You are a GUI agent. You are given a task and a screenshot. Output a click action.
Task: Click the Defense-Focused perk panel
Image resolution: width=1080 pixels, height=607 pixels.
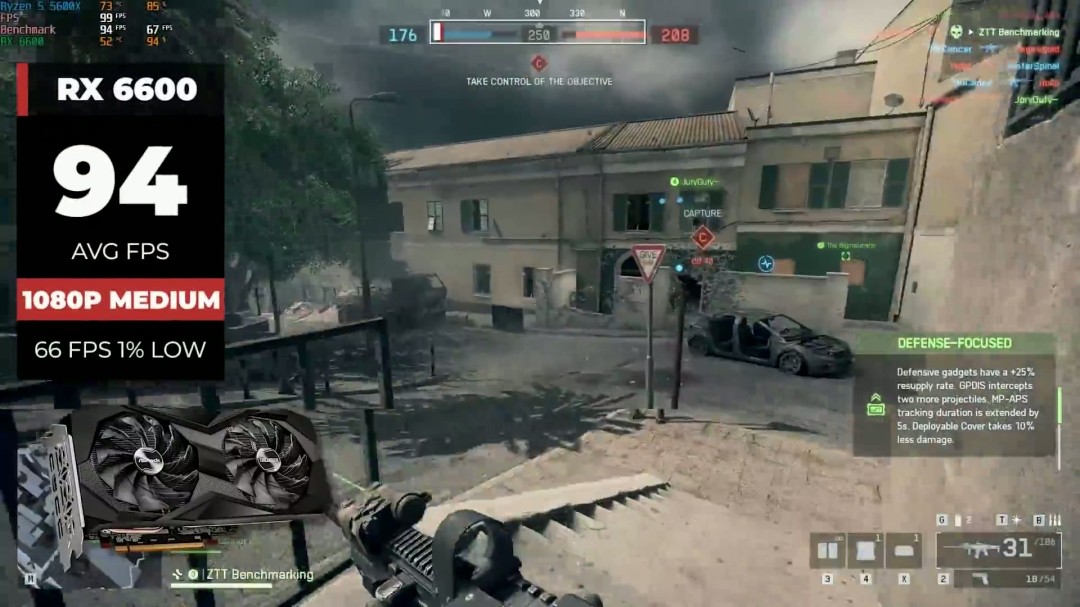(954, 395)
